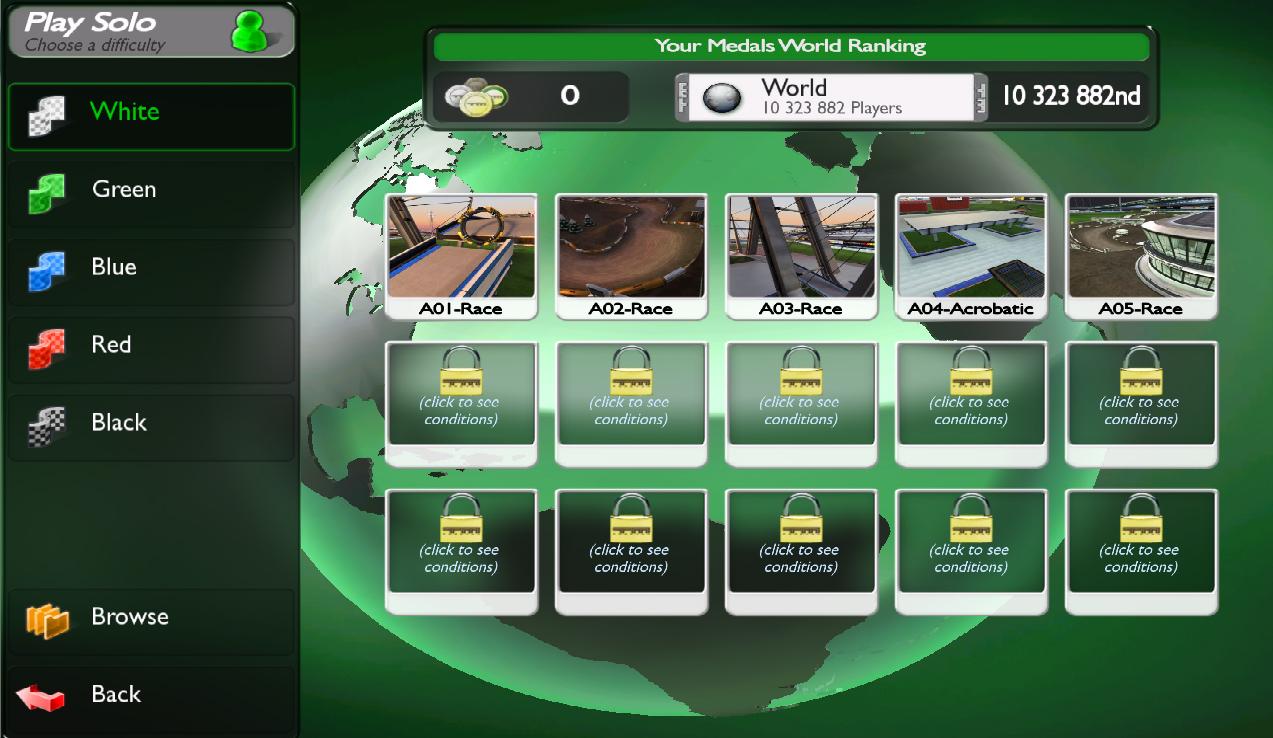
Task: Open the A02-Race track
Action: (x=631, y=255)
